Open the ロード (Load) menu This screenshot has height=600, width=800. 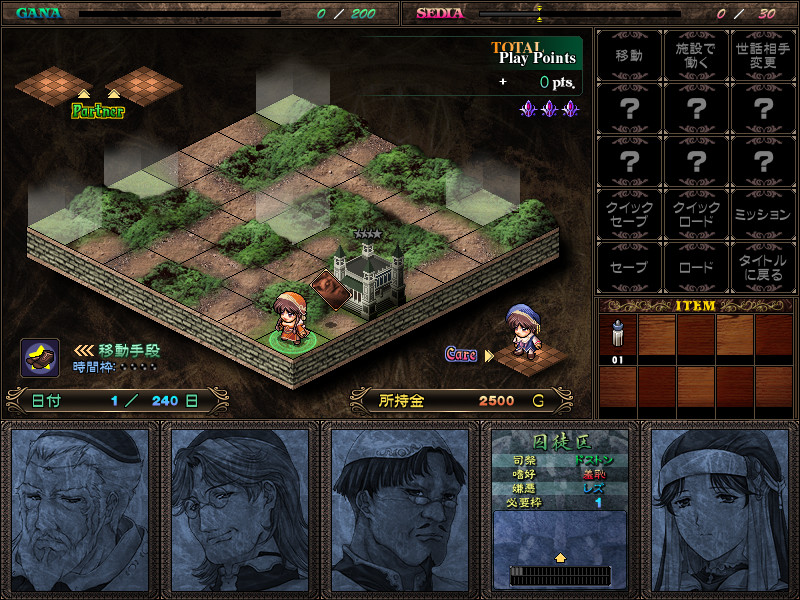(x=696, y=267)
